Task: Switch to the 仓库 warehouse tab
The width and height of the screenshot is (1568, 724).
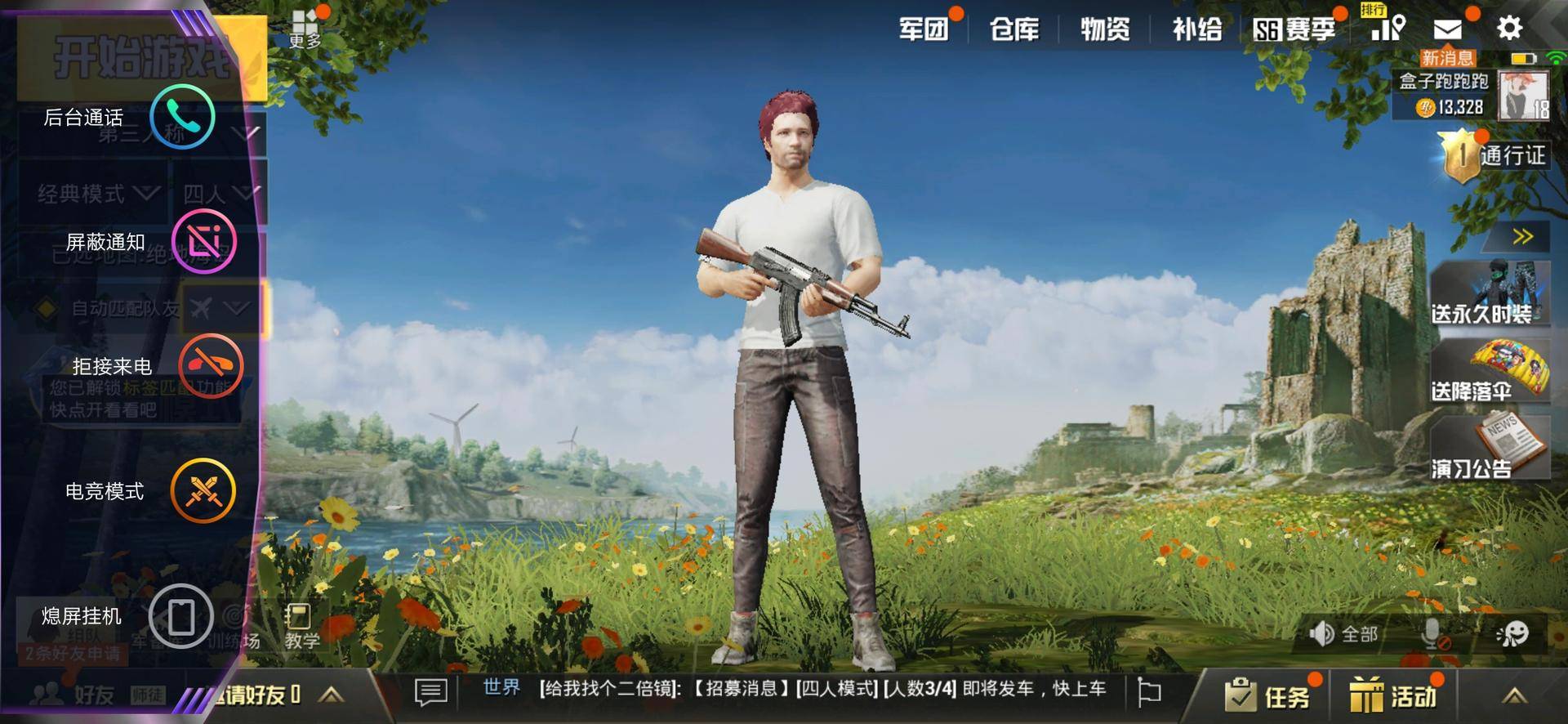Action: [1015, 29]
